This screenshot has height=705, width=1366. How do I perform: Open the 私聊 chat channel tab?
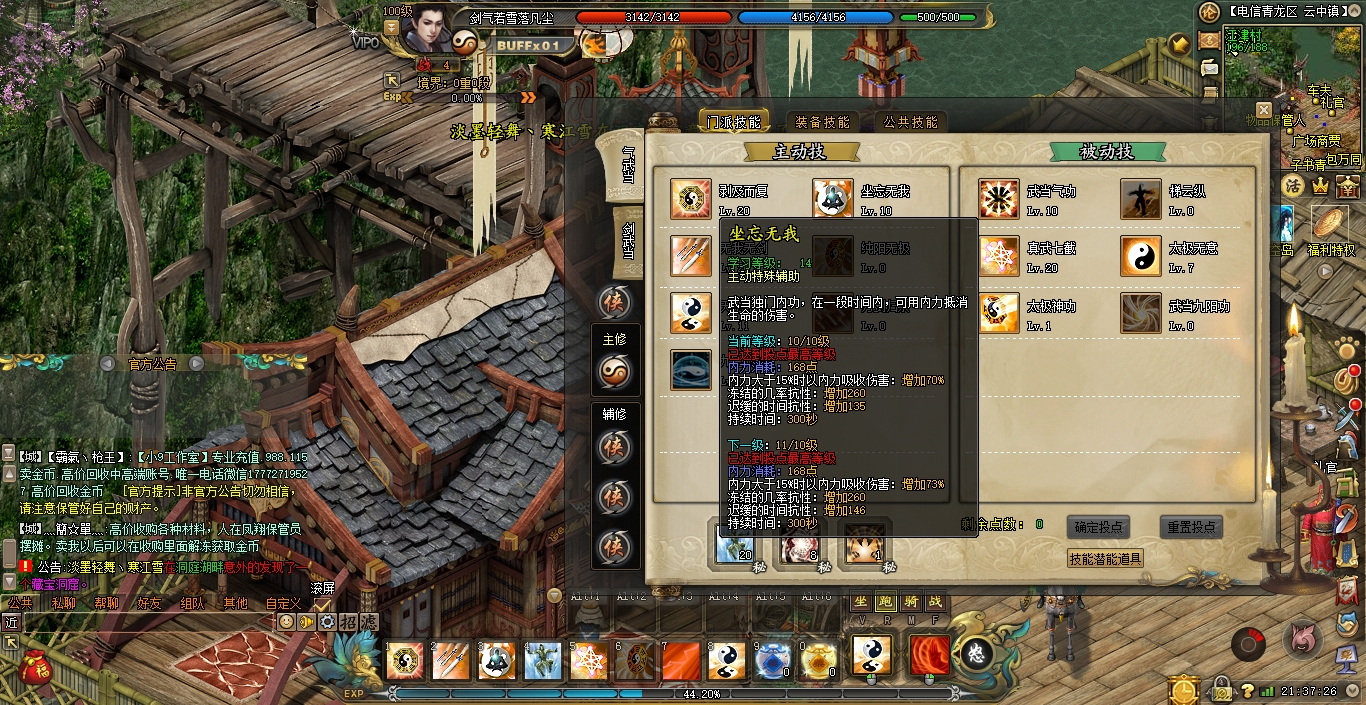64,603
